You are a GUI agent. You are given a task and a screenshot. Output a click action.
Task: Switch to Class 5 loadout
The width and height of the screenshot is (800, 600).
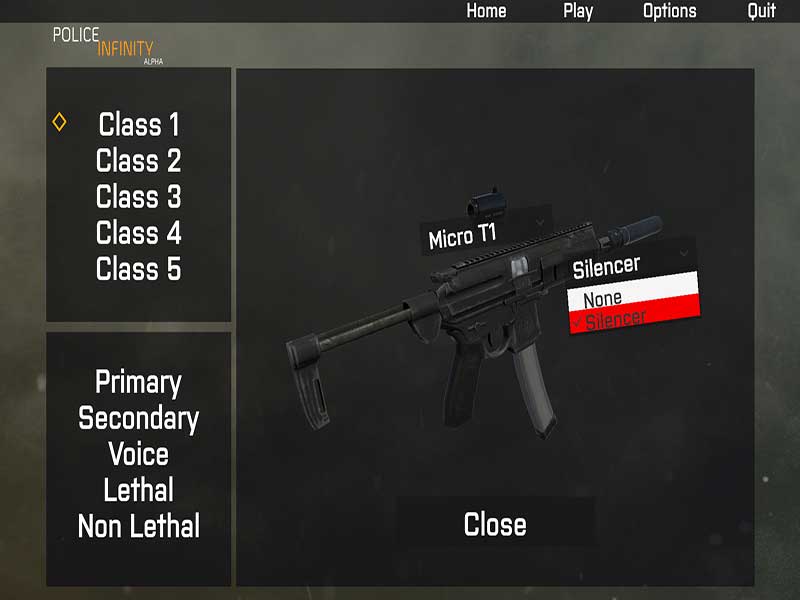click(139, 269)
